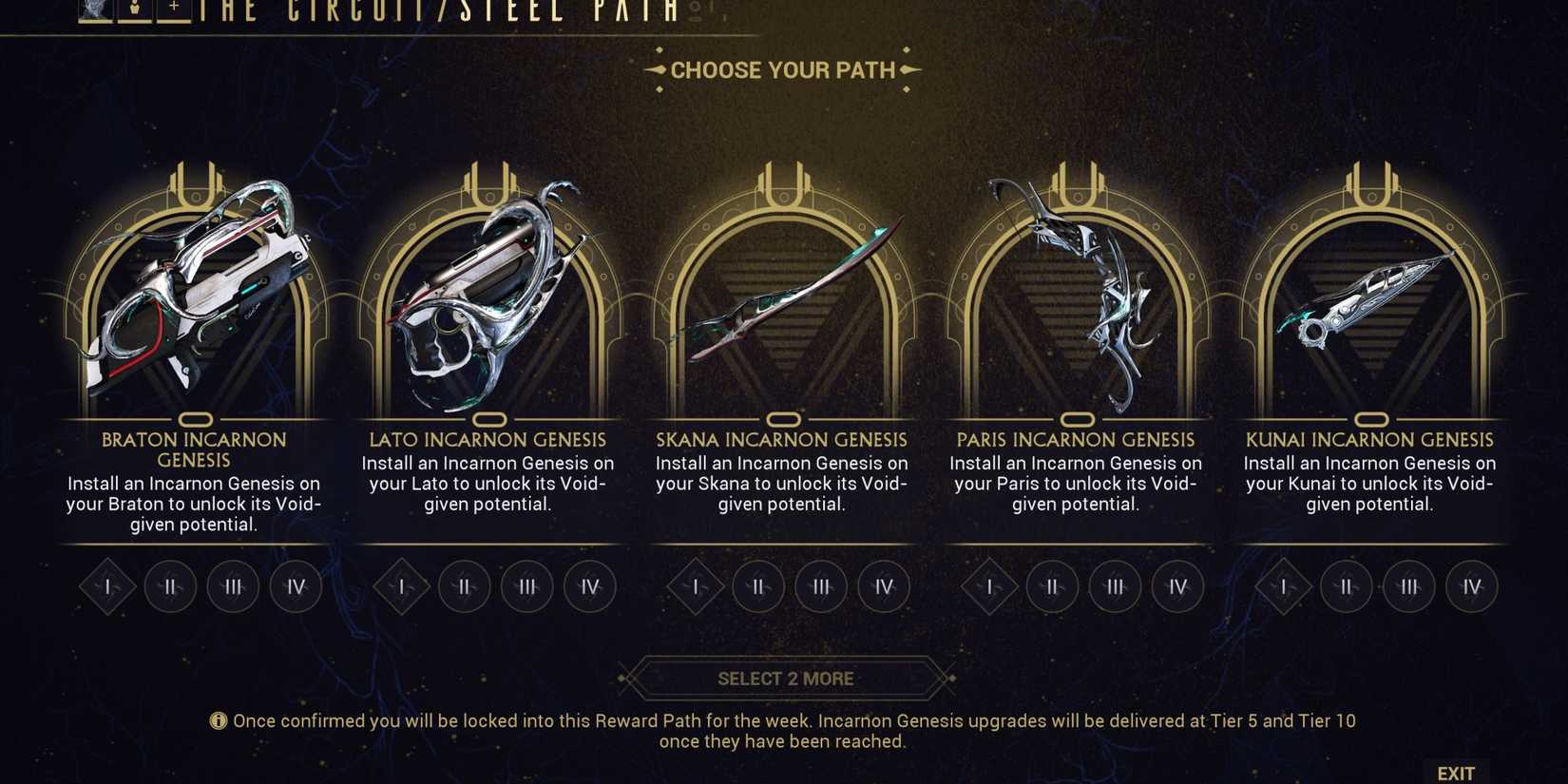The image size is (1568, 784).
Task: Select tier IV under Lato Incarnon Genesis
Action: (590, 587)
